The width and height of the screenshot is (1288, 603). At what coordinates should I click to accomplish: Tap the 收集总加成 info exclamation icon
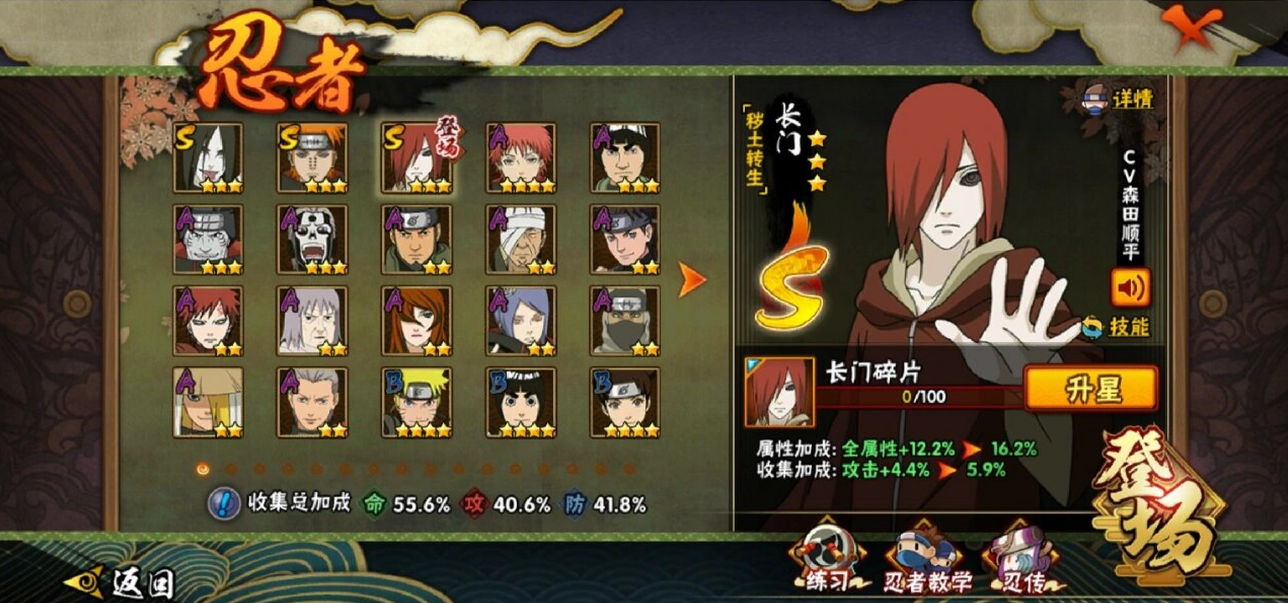(223, 503)
